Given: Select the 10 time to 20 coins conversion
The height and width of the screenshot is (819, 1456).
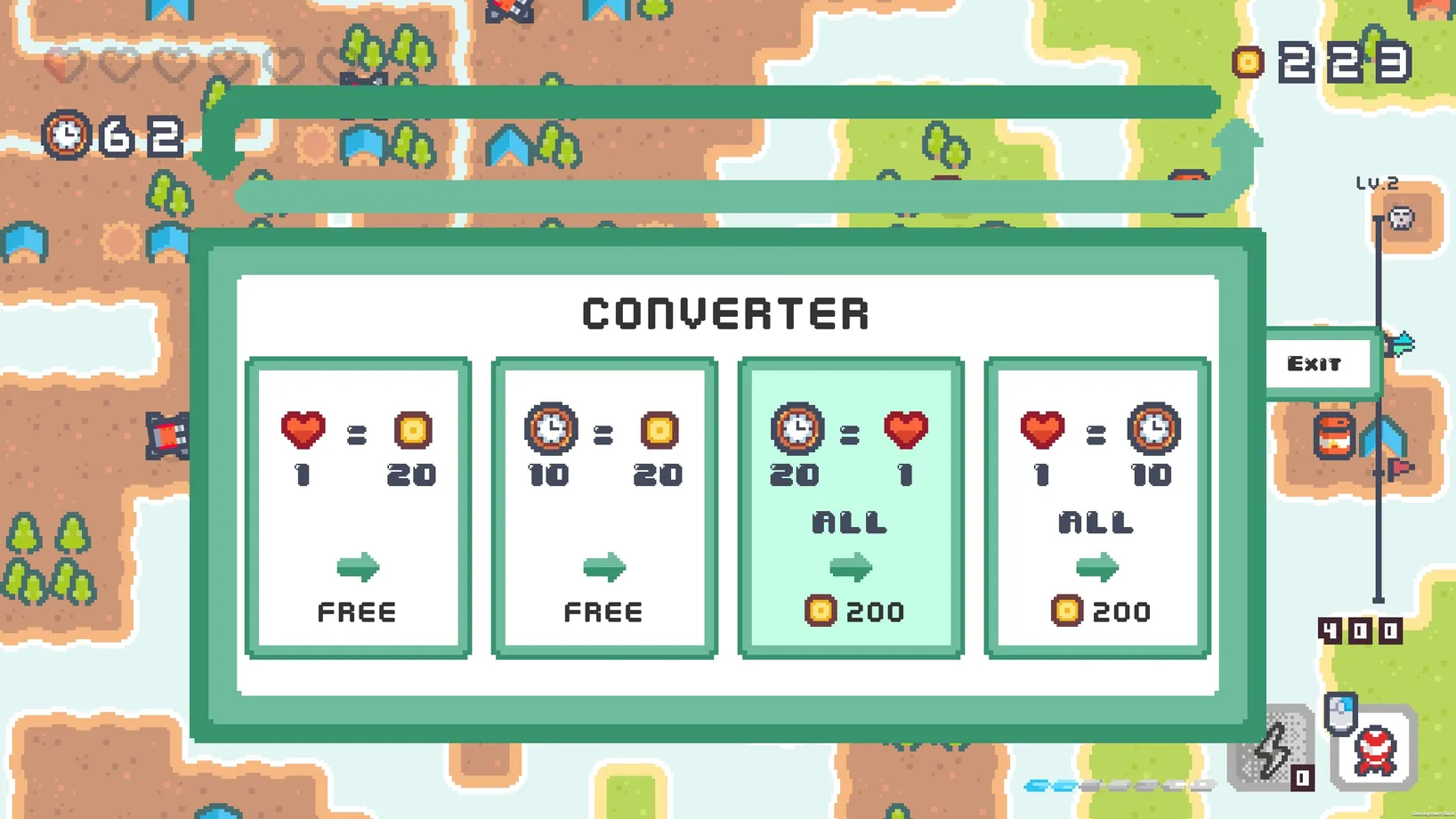Looking at the screenshot, I should tap(604, 507).
